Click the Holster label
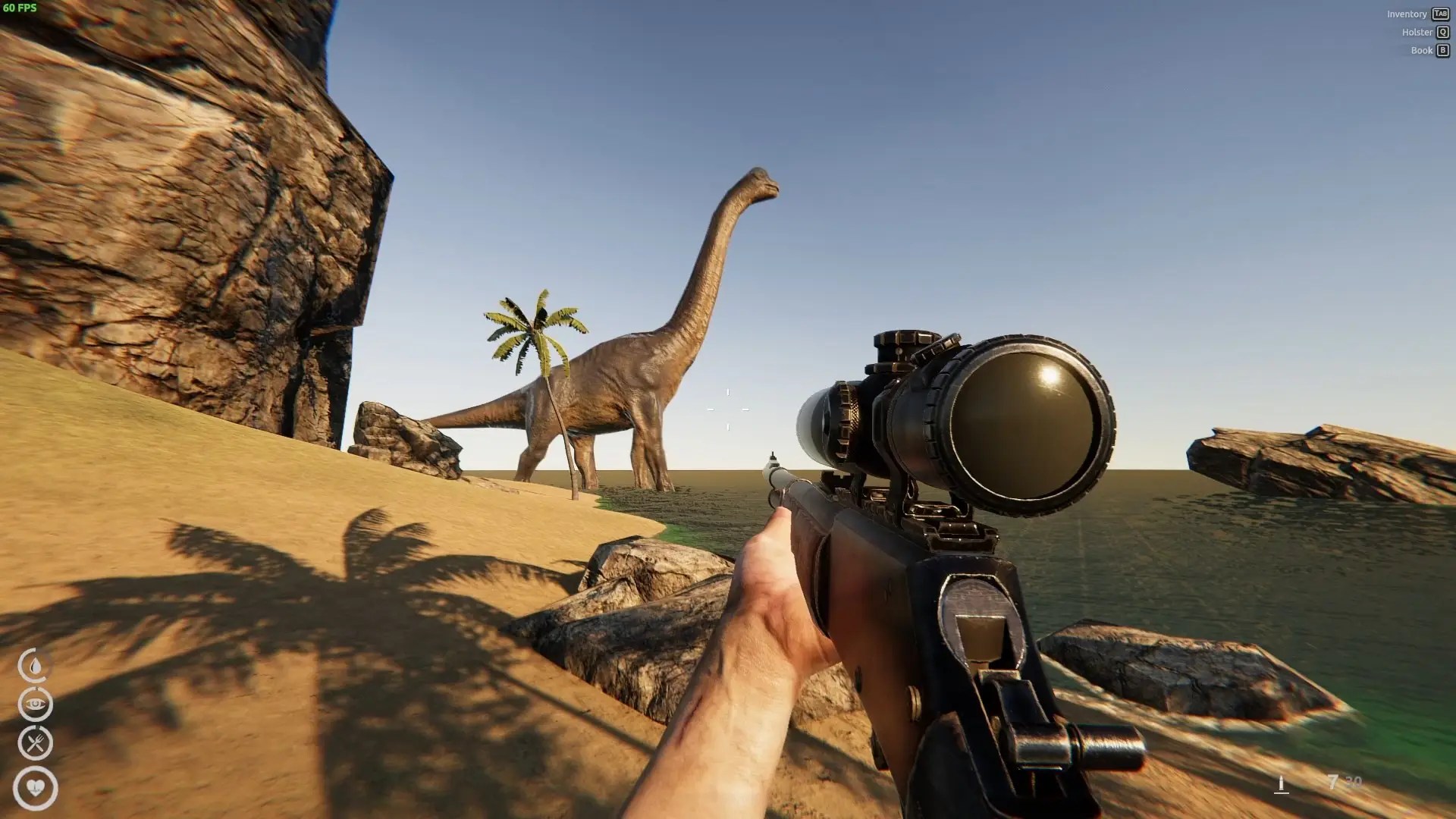 1417,33
